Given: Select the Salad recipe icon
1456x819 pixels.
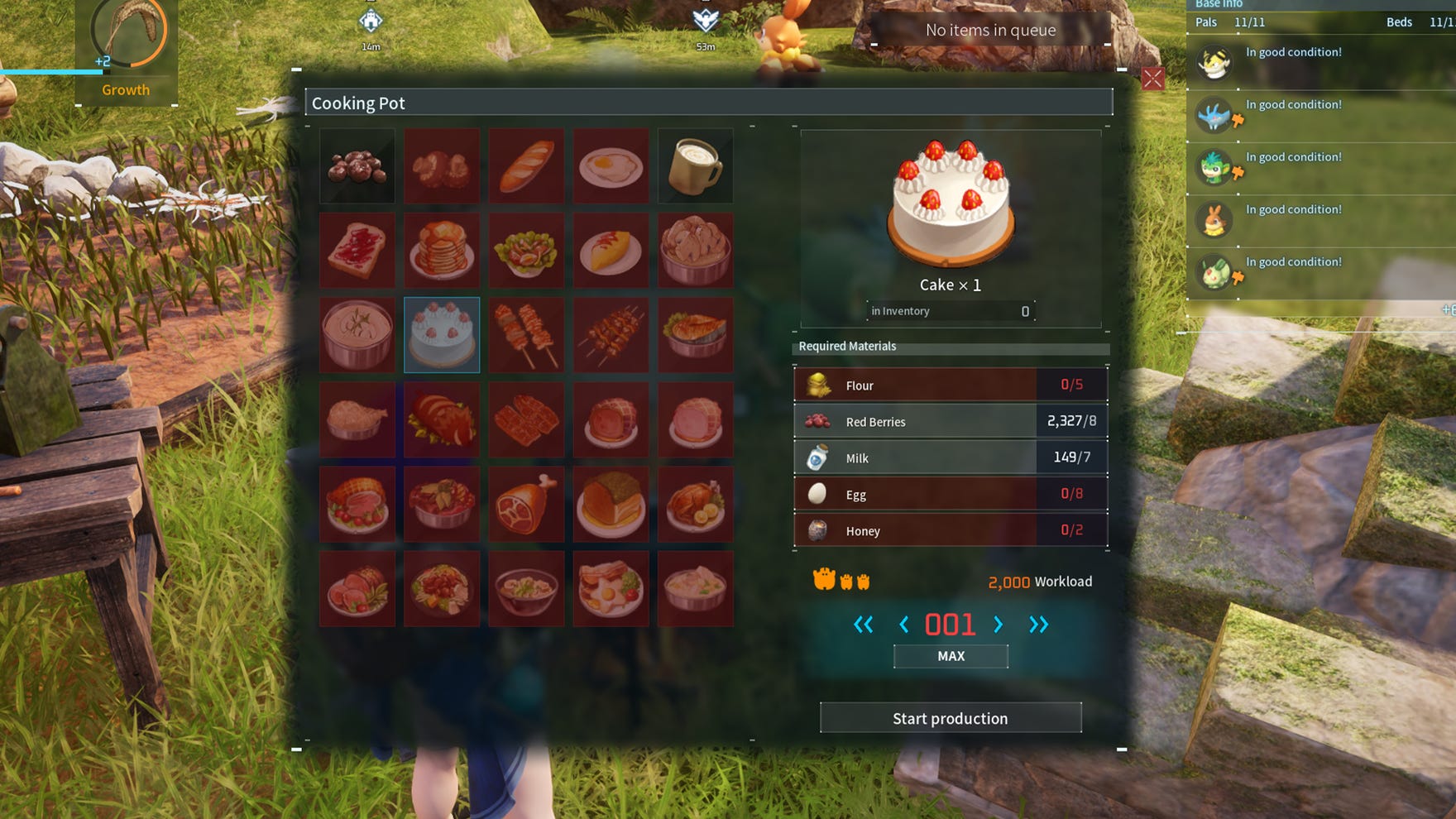Looking at the screenshot, I should (526, 250).
